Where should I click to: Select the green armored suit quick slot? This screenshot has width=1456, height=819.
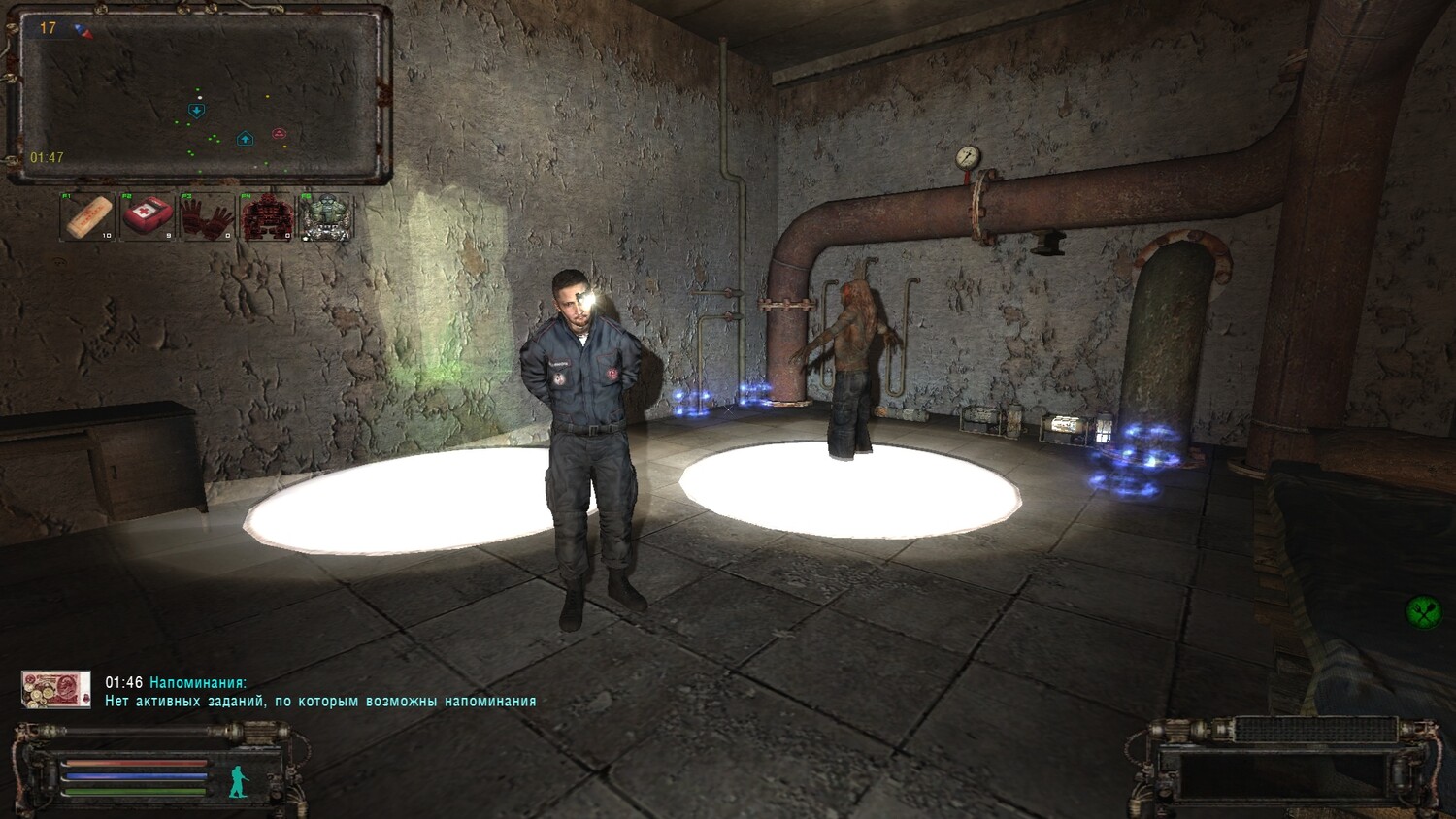tap(325, 216)
